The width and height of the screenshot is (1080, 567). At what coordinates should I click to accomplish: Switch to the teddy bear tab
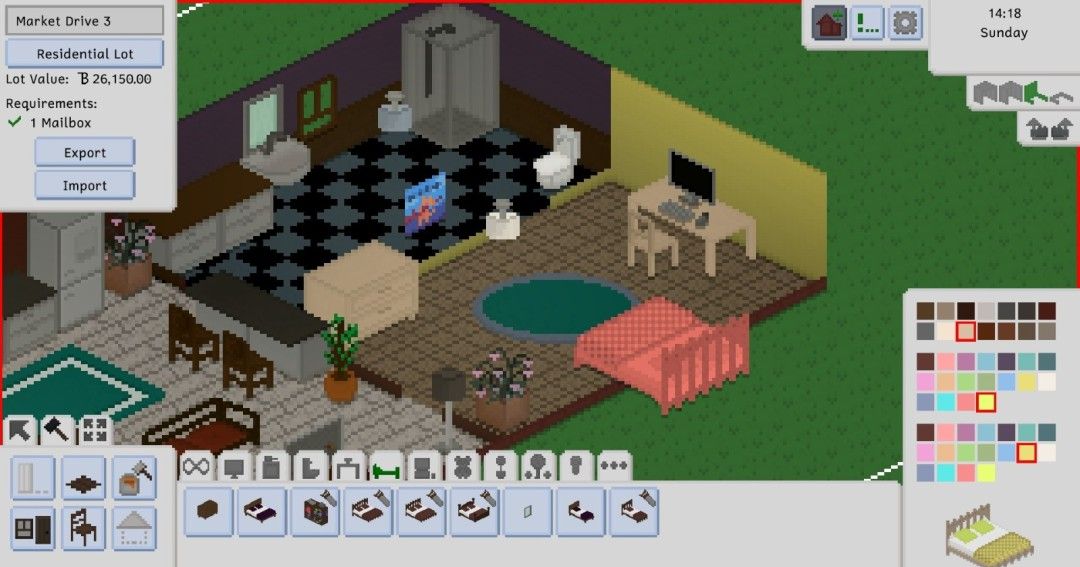(461, 467)
